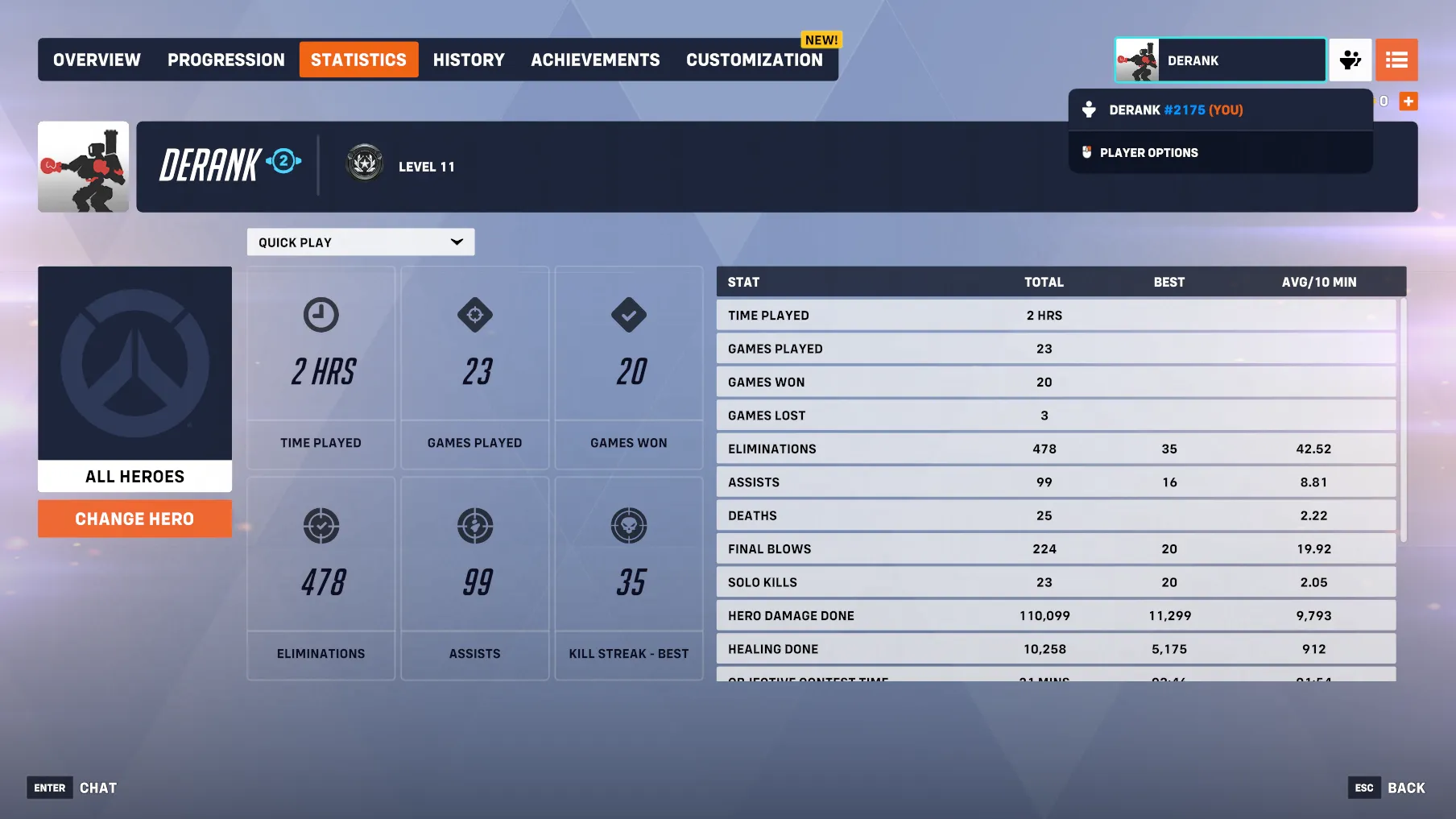Select the Statistics tab
This screenshot has height=819, width=1456.
(x=358, y=60)
